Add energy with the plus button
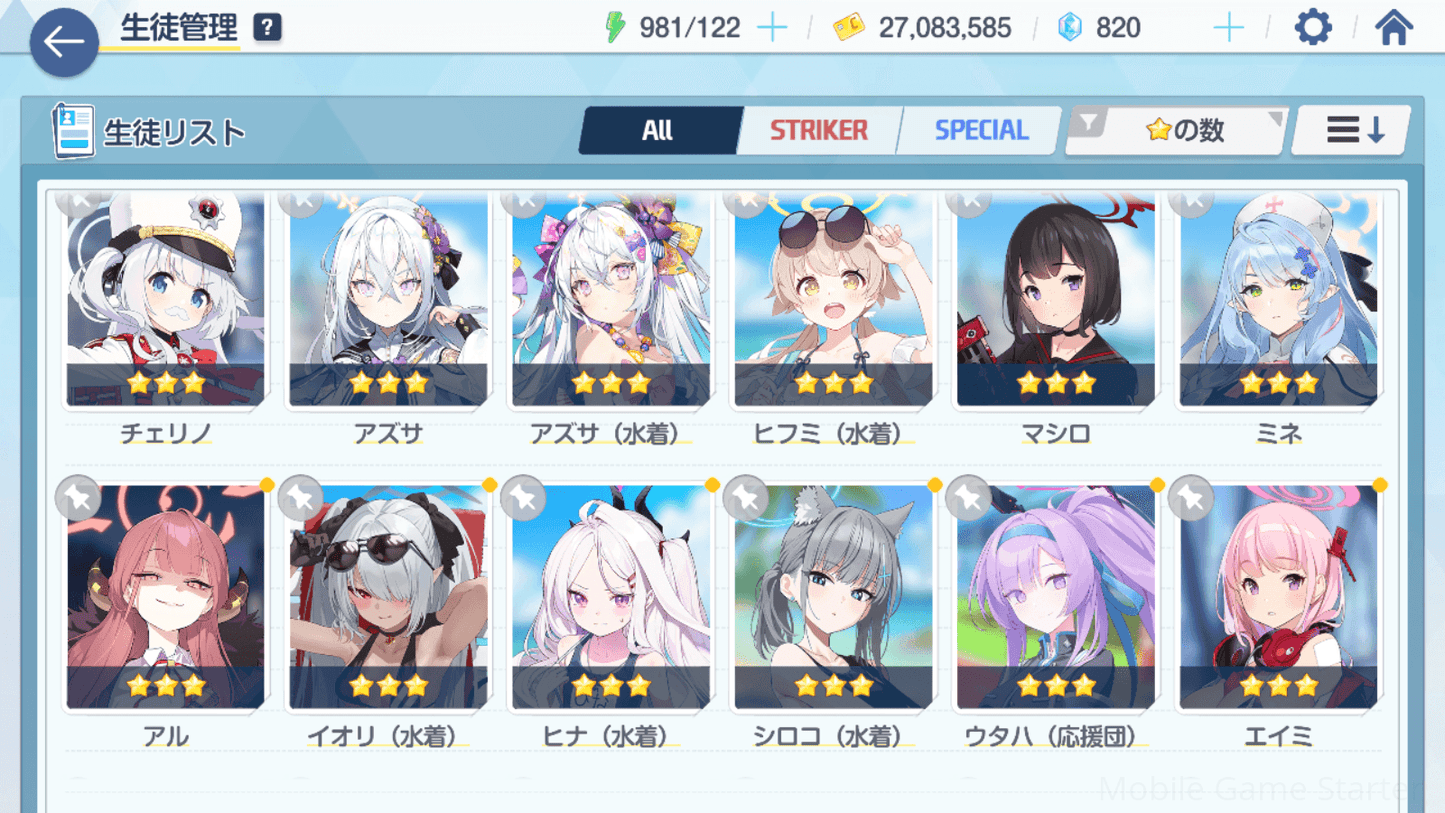The image size is (1445, 813). (x=772, y=28)
